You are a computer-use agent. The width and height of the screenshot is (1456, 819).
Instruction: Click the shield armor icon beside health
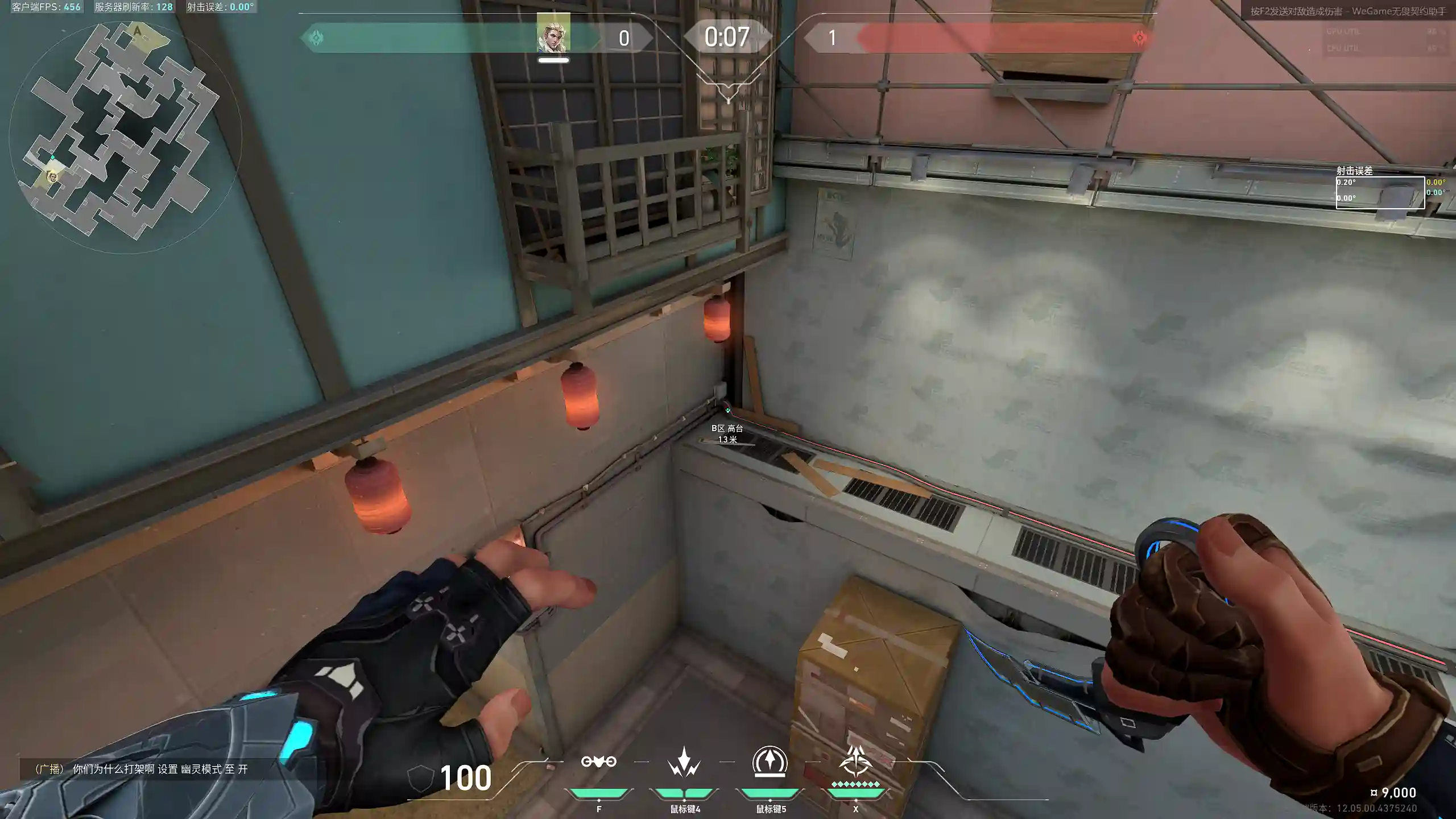click(x=421, y=777)
